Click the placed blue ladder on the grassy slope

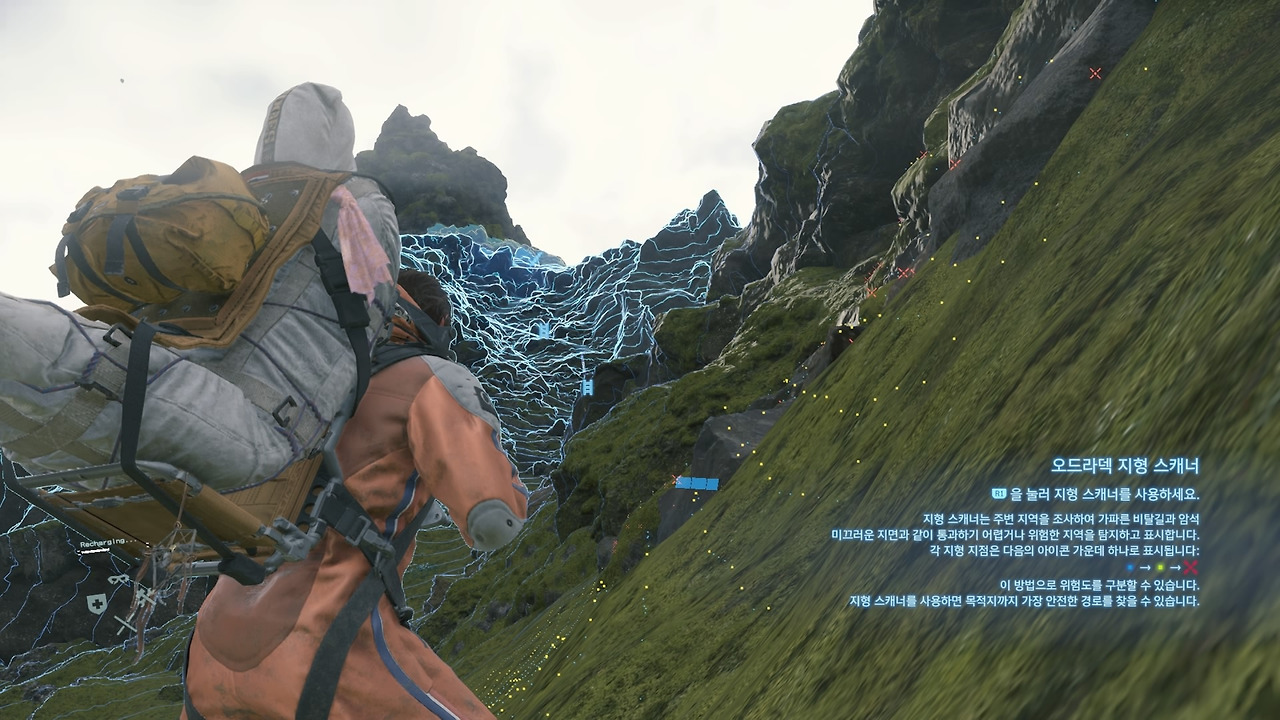coord(697,482)
